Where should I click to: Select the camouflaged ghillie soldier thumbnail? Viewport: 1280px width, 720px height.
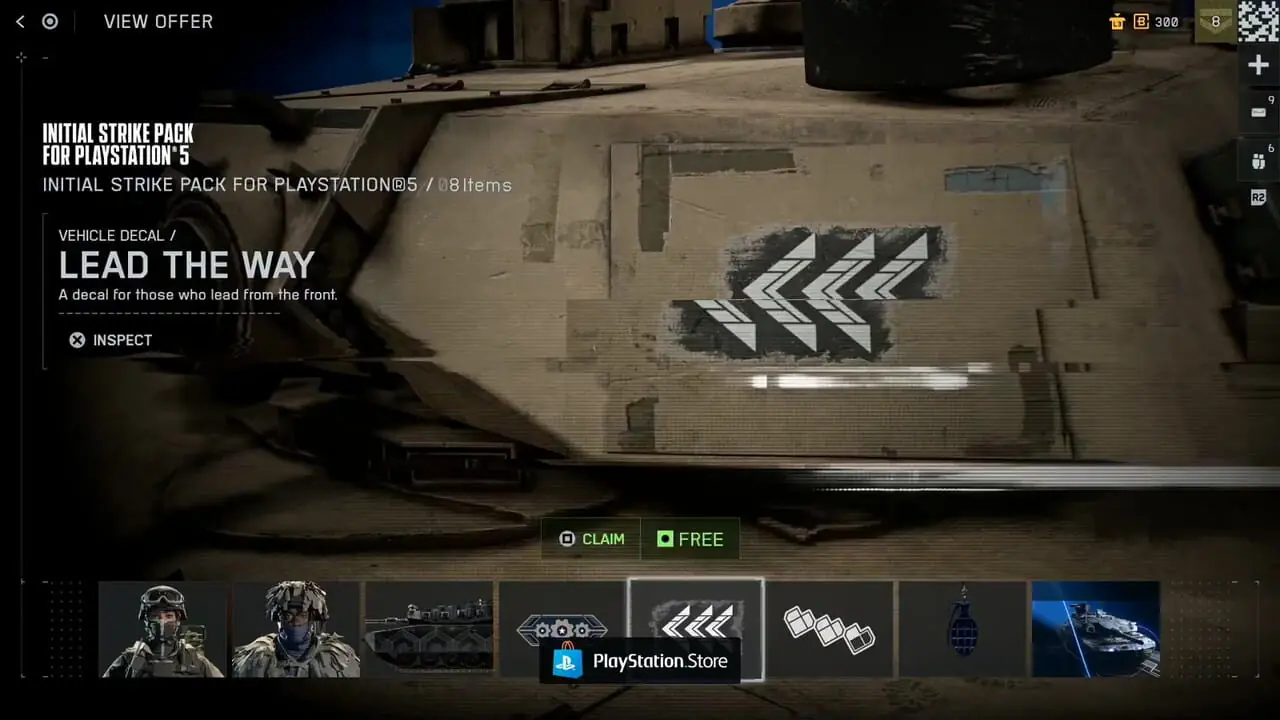tap(297, 629)
